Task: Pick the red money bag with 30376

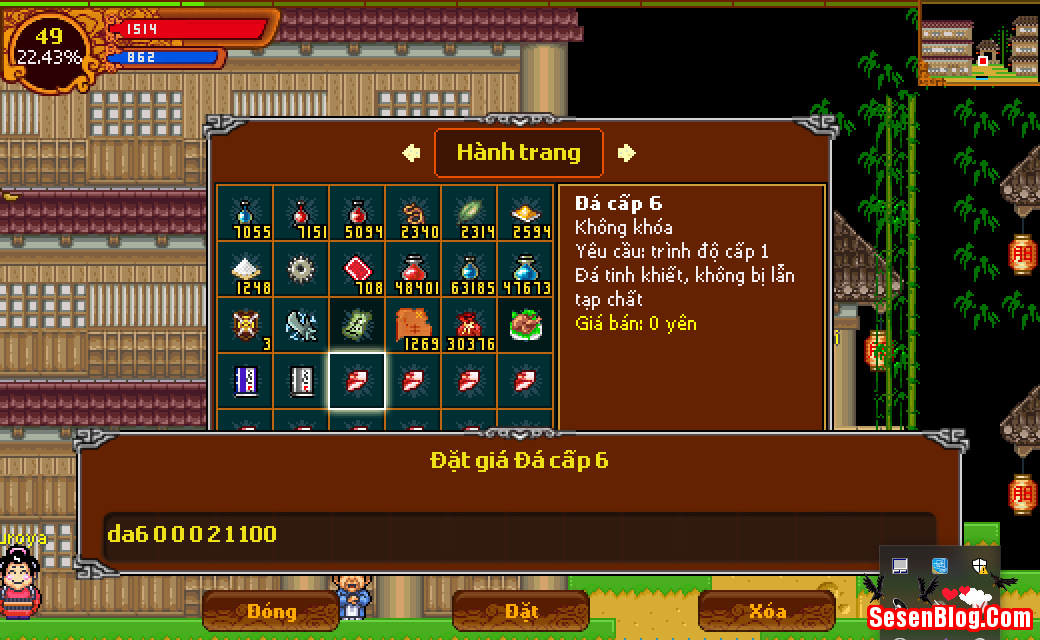Action: (469, 326)
